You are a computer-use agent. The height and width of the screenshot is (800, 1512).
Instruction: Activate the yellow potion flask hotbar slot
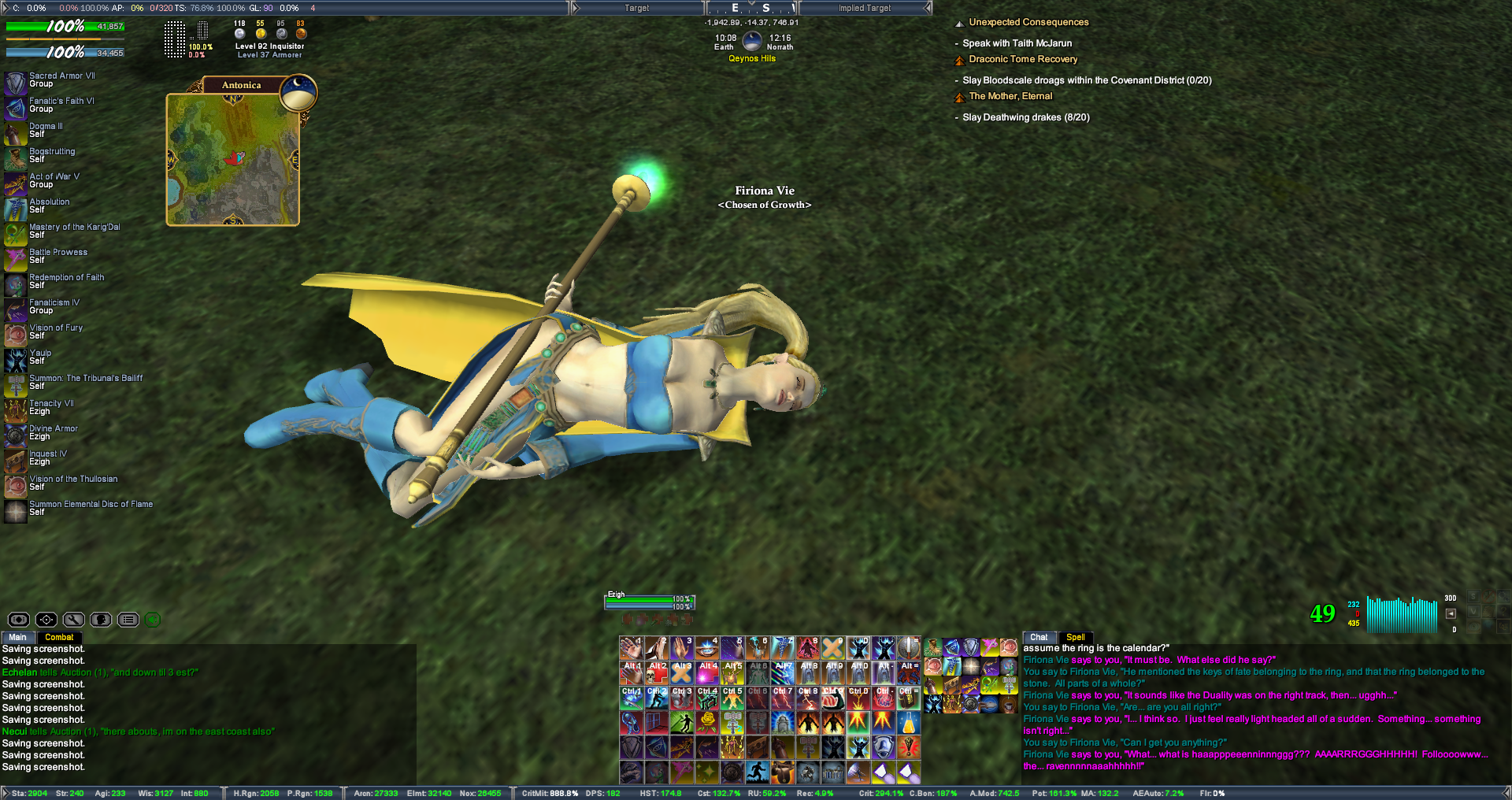tap(909, 721)
